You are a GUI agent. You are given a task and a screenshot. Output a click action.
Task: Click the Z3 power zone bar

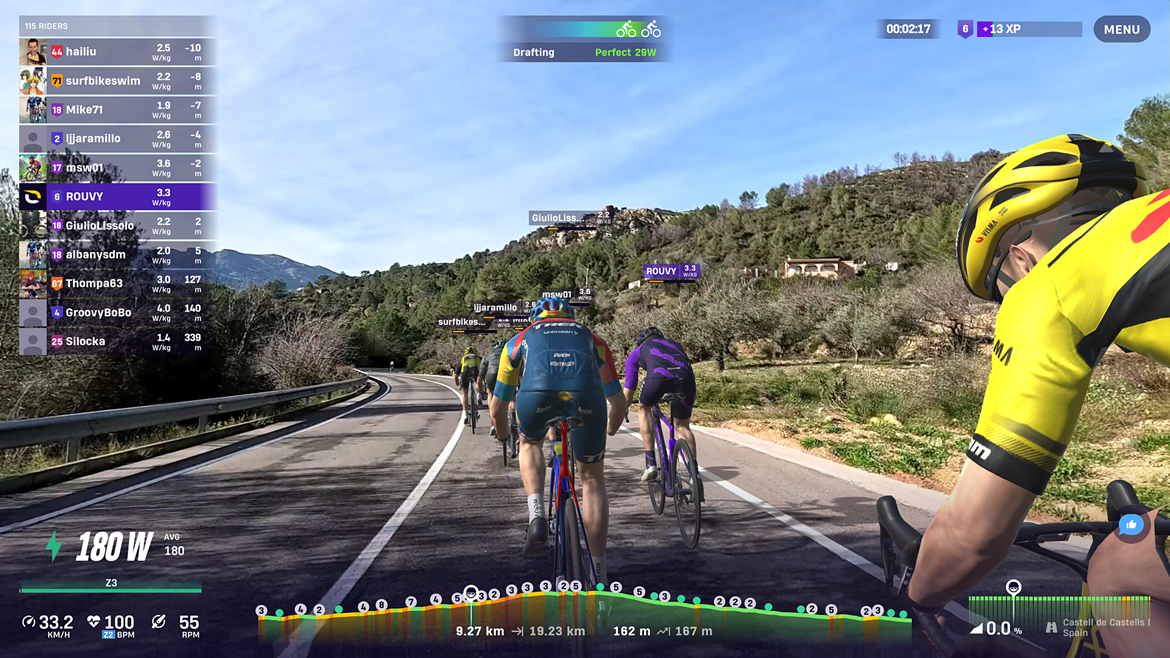coord(111,587)
